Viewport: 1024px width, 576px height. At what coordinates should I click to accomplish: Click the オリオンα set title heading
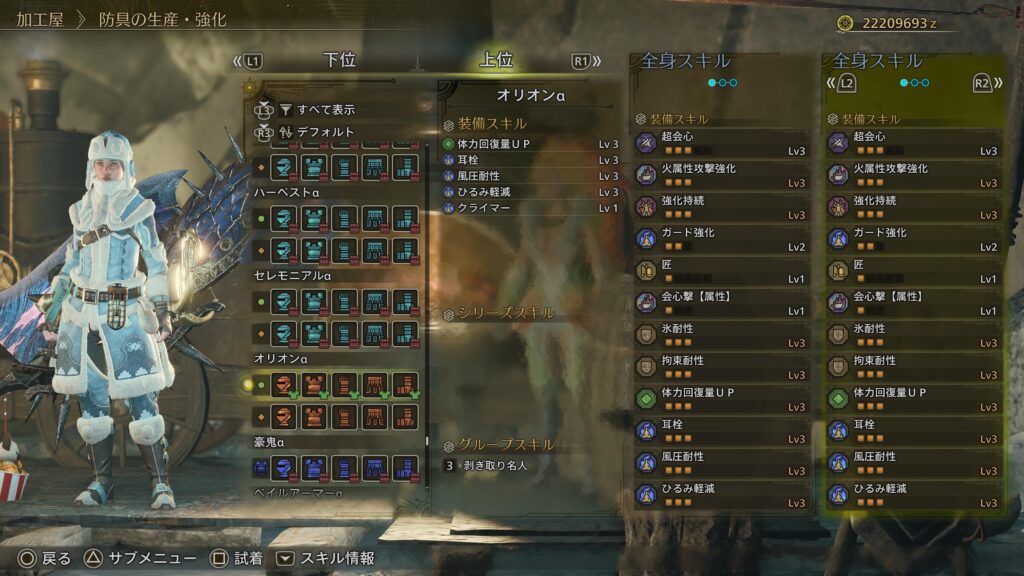click(531, 96)
